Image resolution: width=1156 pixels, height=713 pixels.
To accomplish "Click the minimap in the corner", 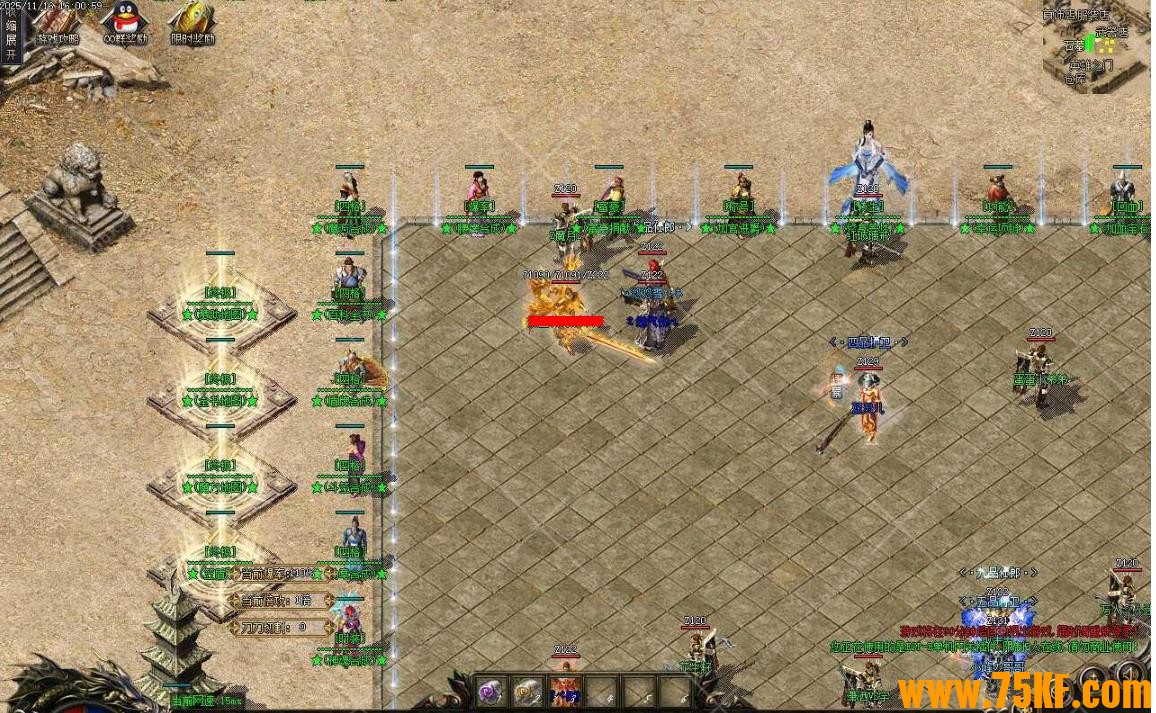I will pos(1097,47).
